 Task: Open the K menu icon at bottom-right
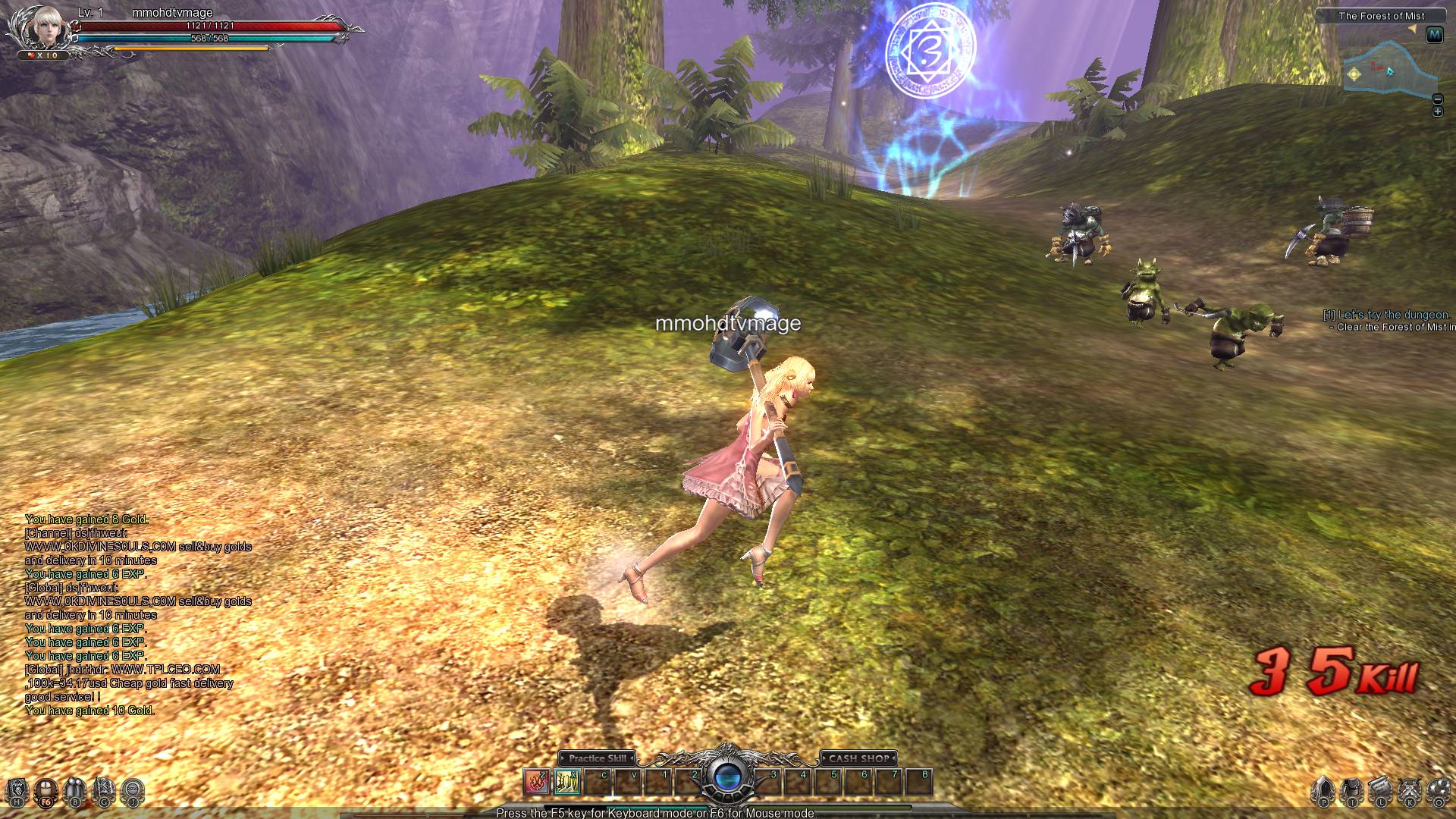[x=1410, y=792]
